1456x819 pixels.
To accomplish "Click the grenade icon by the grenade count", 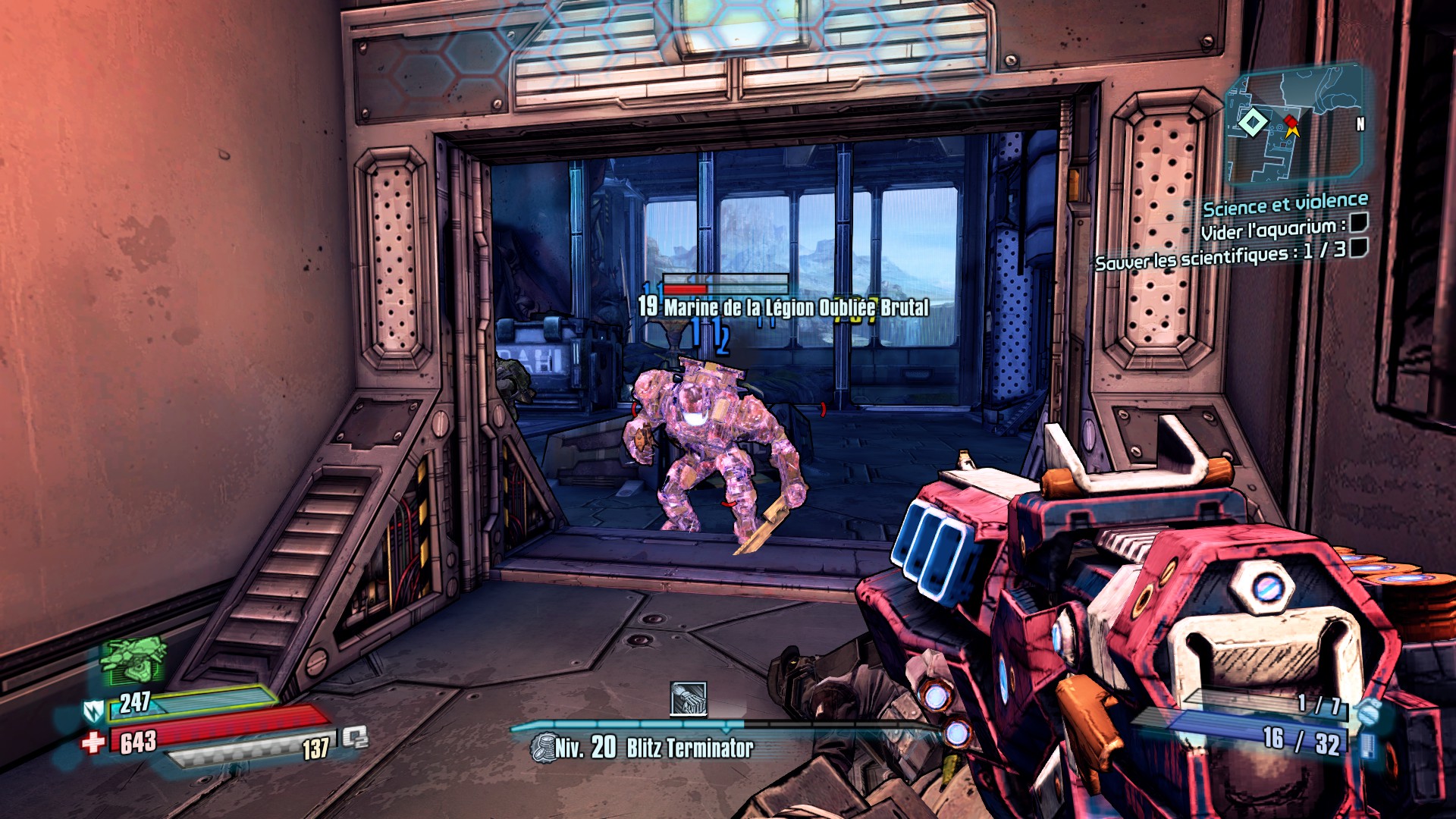I will click(x=1369, y=711).
